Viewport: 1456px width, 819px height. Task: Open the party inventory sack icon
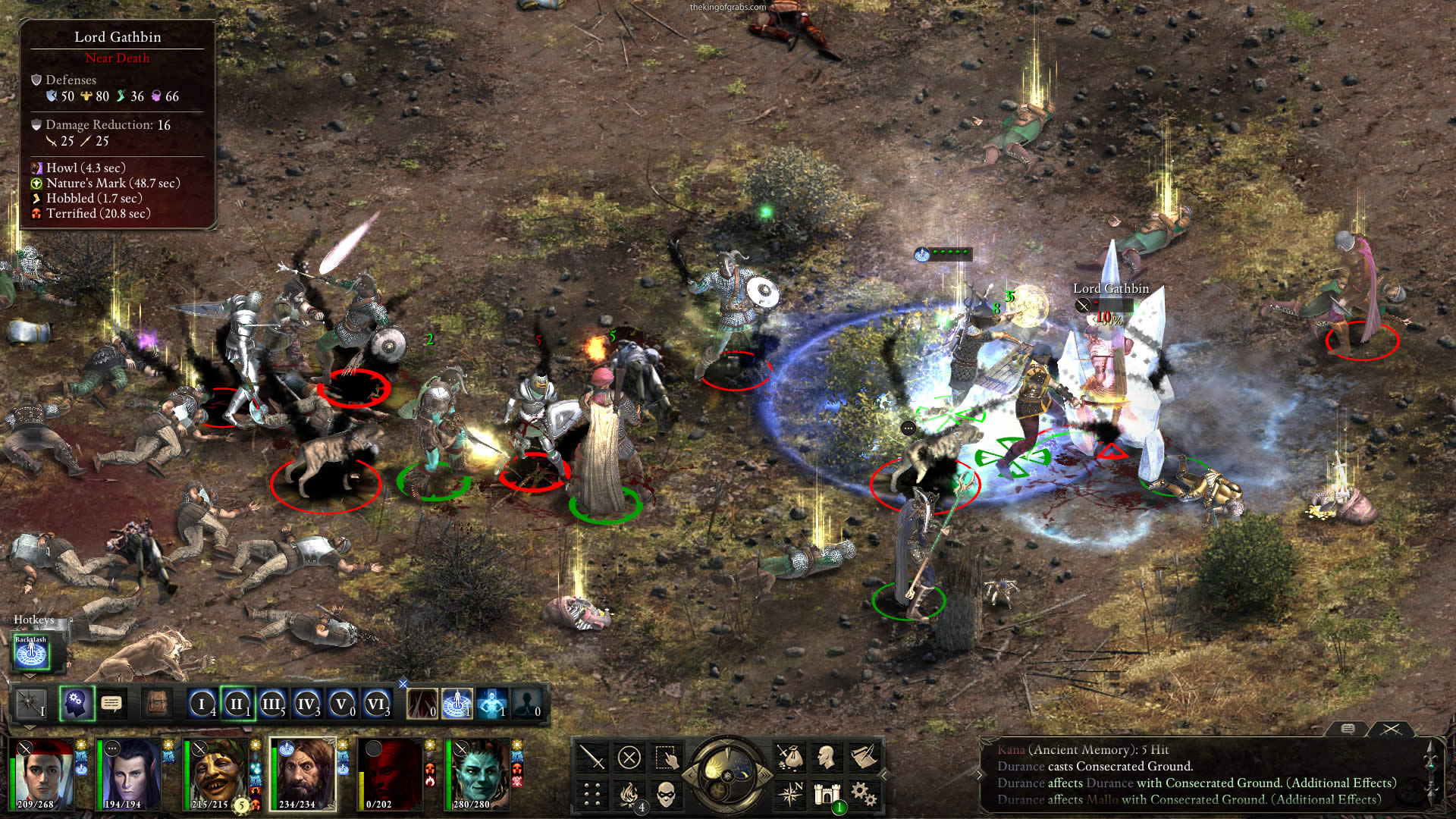coord(789,757)
